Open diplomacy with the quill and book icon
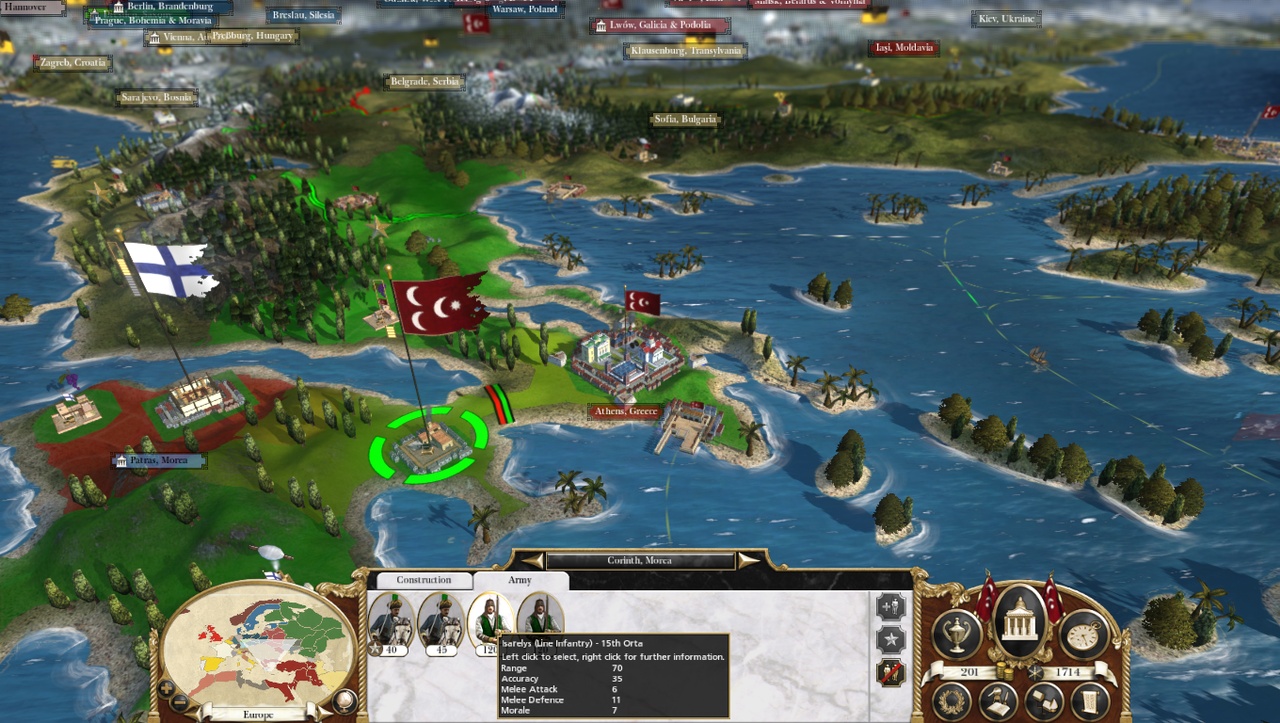Viewport: 1280px width, 723px height. (x=996, y=700)
